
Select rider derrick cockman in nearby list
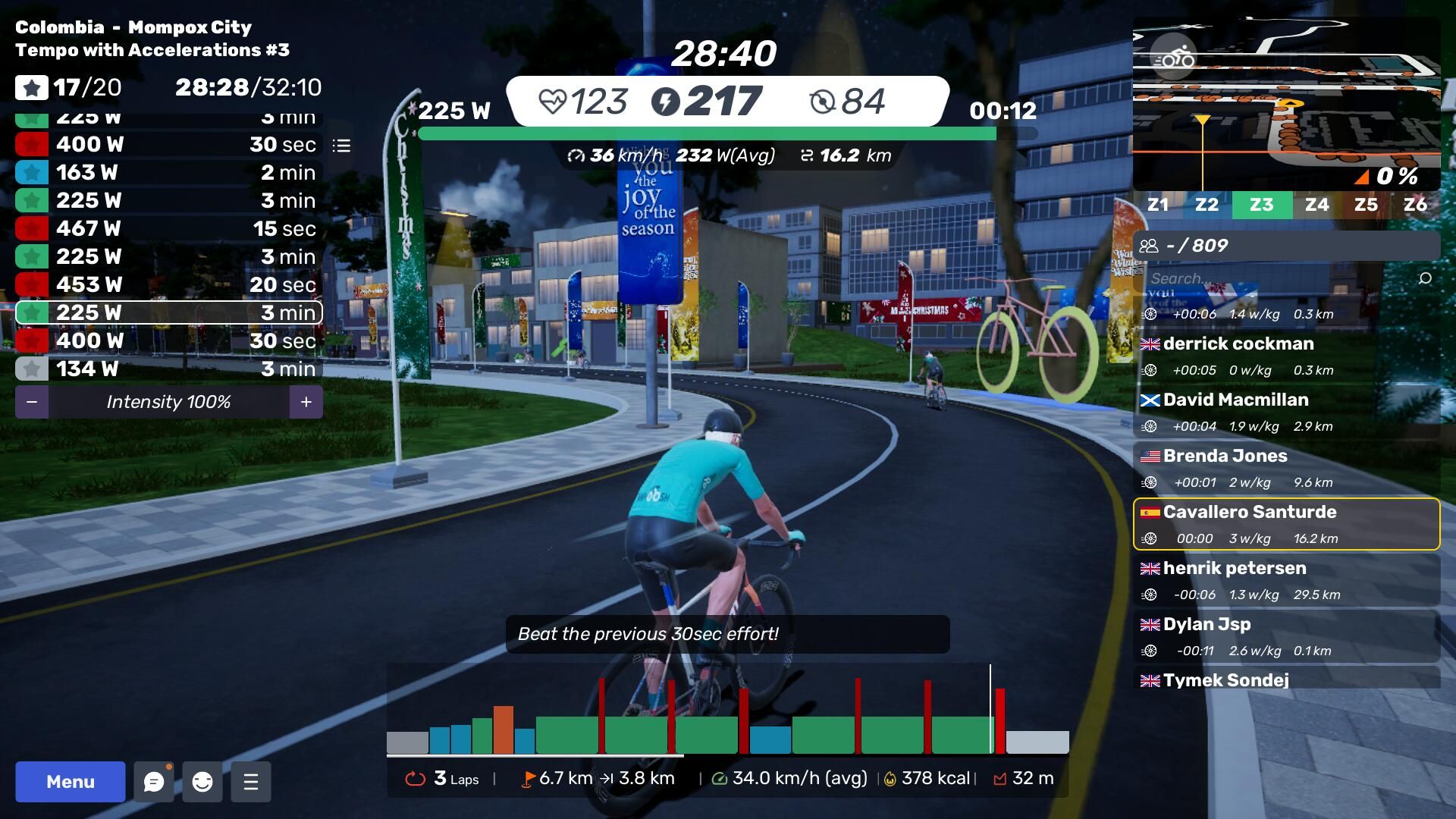coord(1286,356)
